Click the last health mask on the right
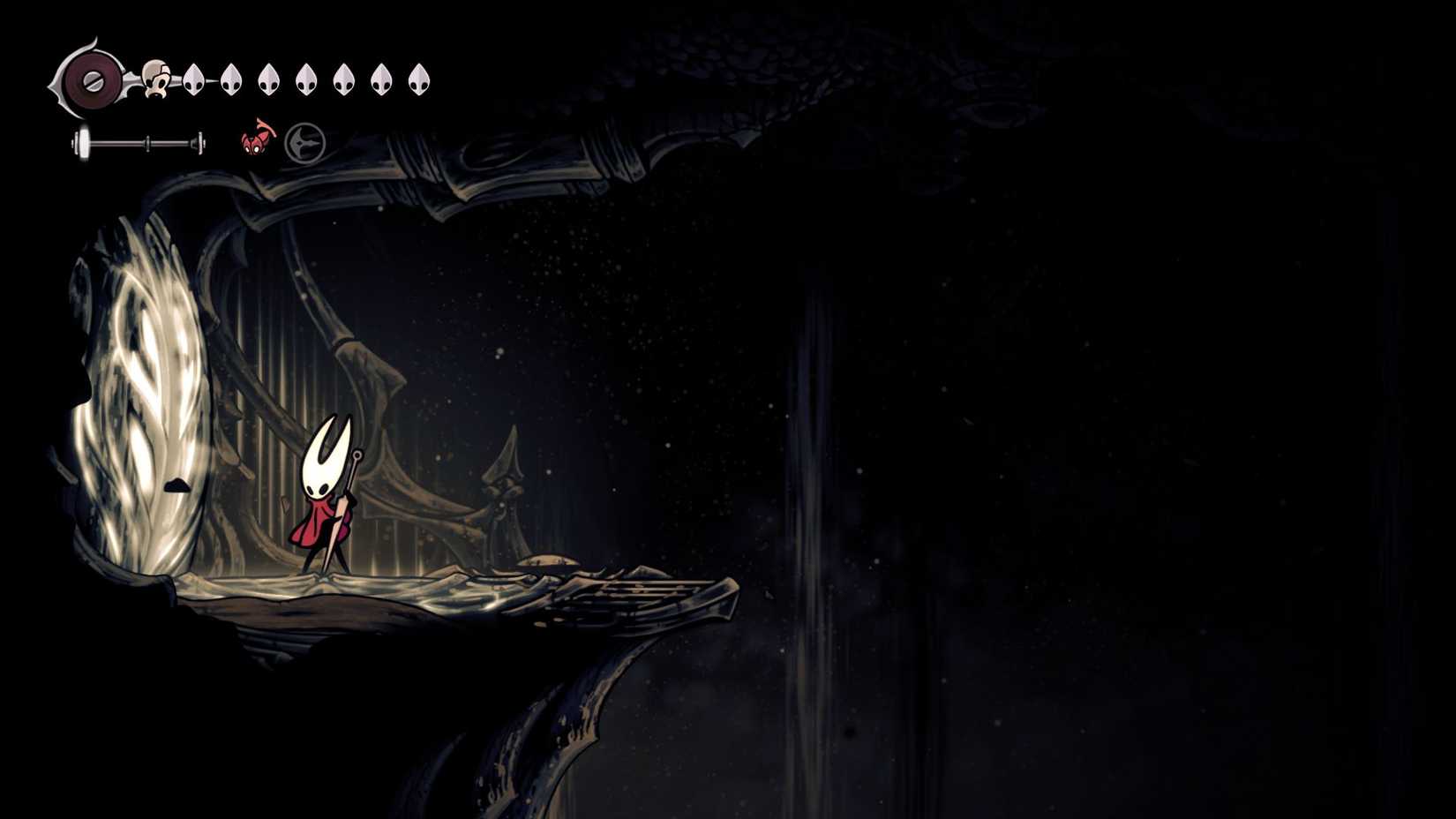The width and height of the screenshot is (1456, 819). pos(417,79)
